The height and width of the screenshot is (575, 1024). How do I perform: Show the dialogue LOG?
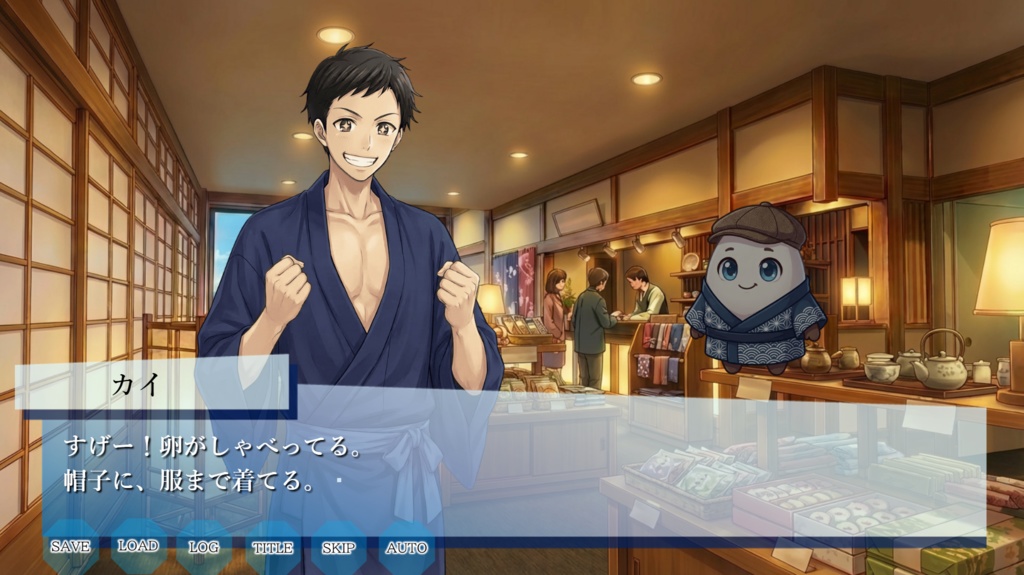pyautogui.click(x=204, y=547)
